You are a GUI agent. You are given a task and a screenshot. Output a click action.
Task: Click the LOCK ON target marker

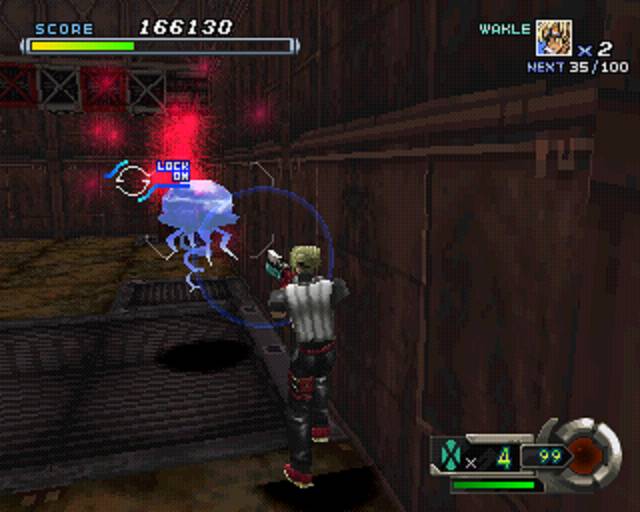(x=172, y=172)
